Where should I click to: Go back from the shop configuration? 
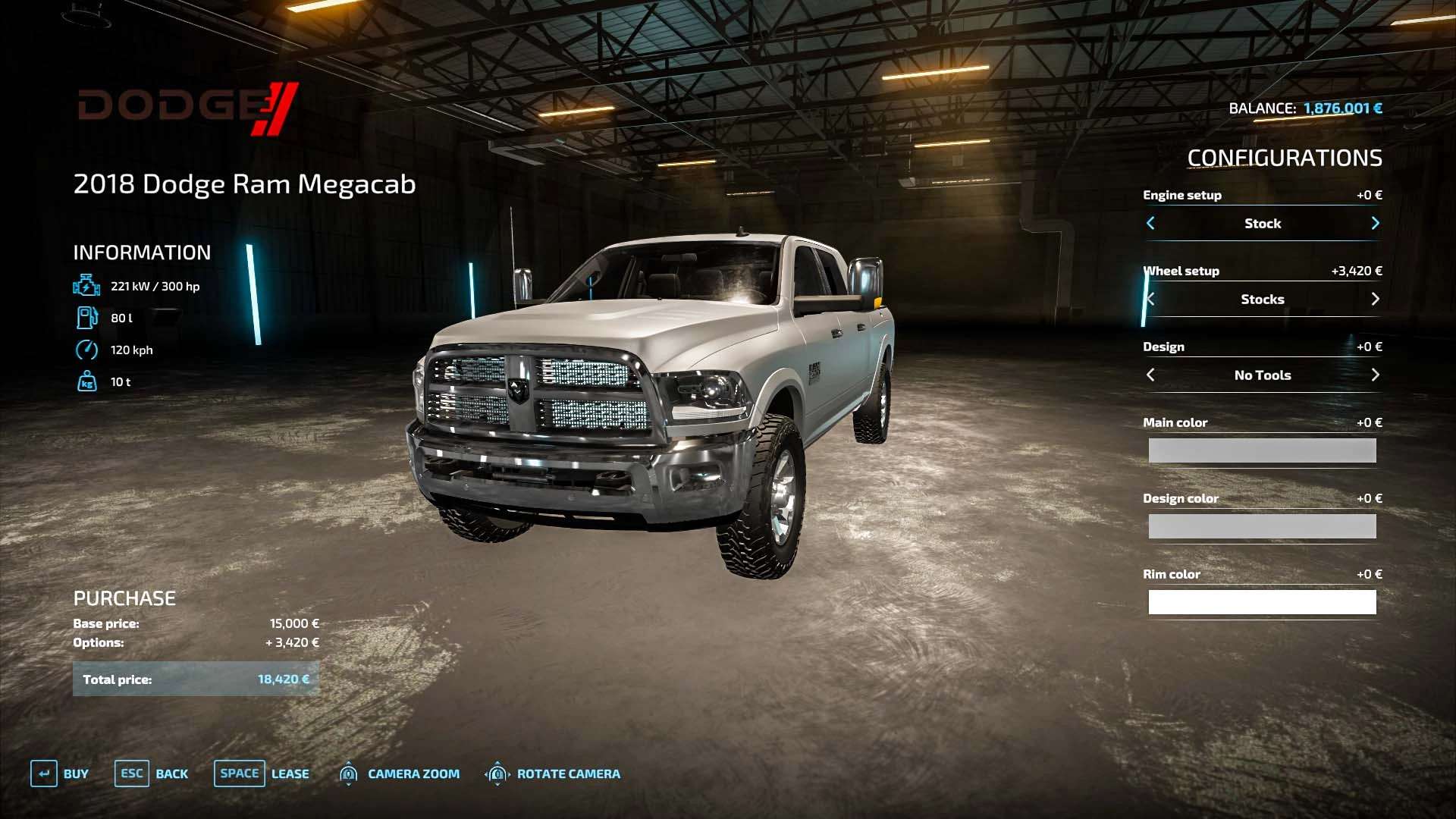click(152, 773)
